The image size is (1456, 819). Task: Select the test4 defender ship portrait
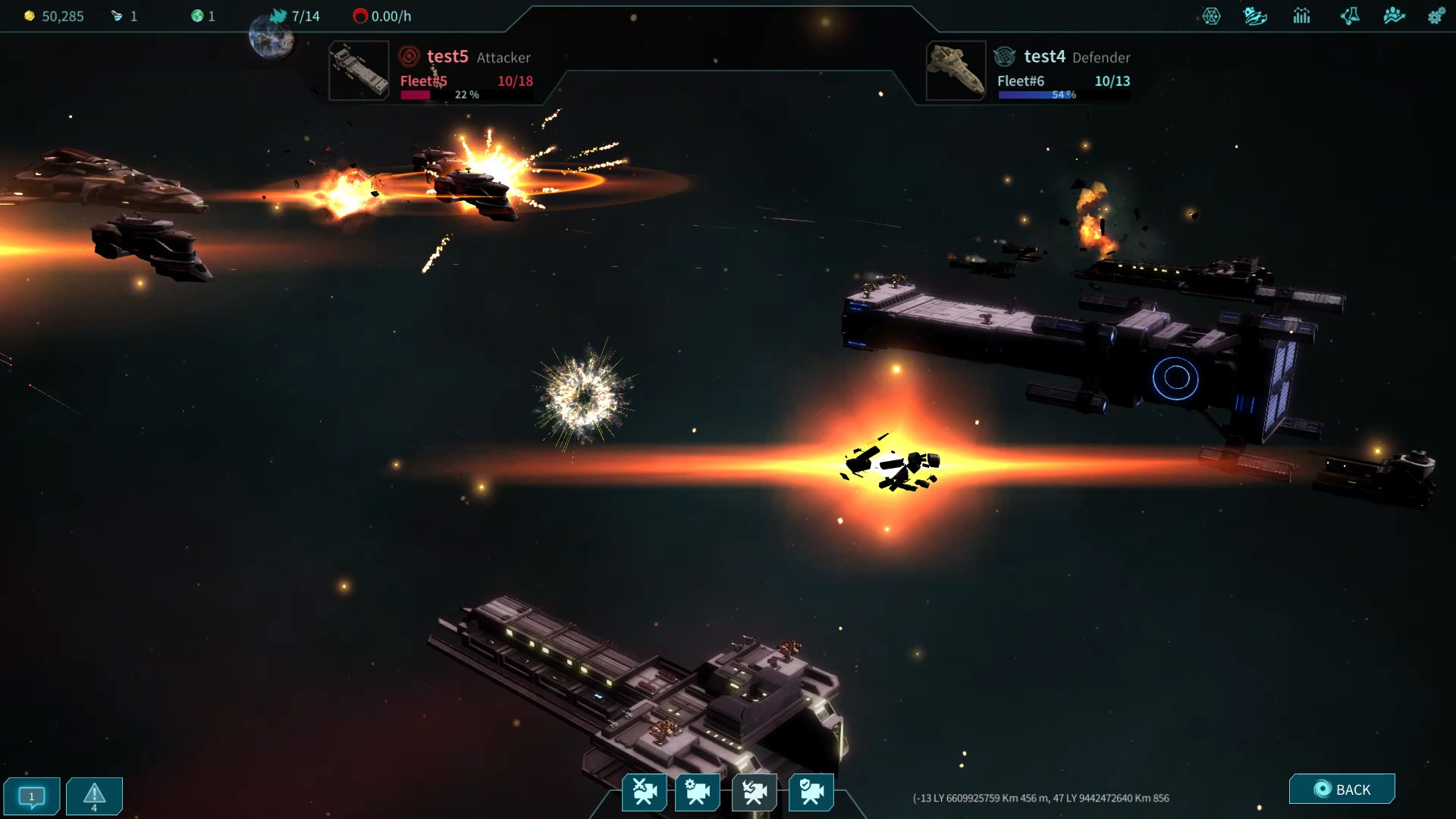955,71
